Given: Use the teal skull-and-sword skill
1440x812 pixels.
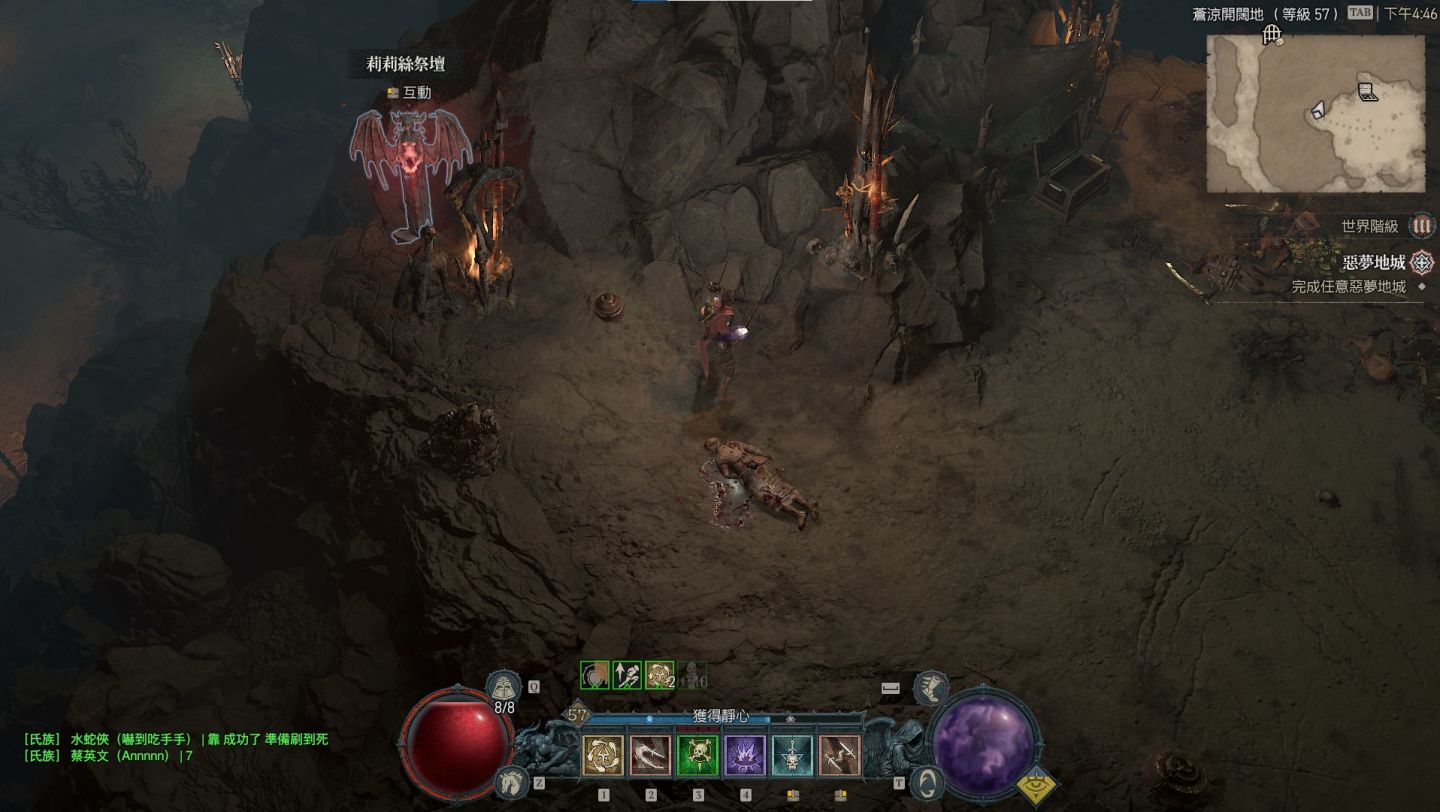Looking at the screenshot, I should click(x=792, y=756).
